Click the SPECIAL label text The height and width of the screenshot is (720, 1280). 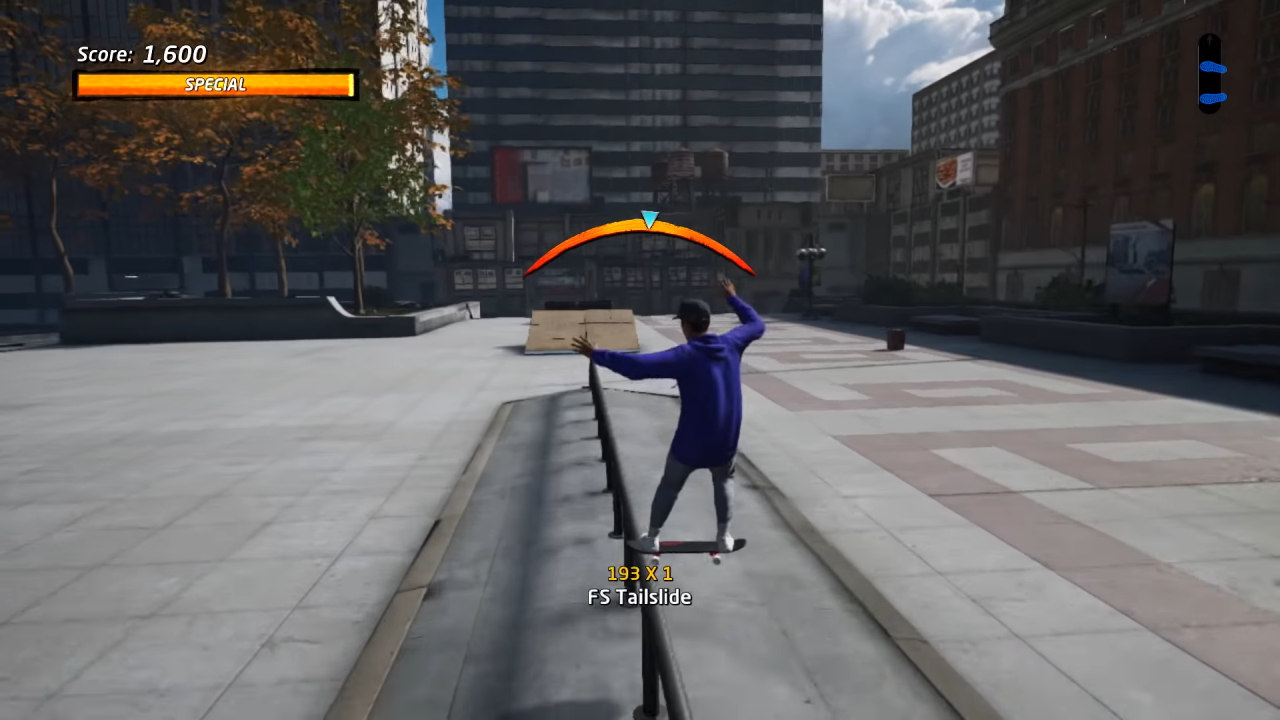coord(215,84)
